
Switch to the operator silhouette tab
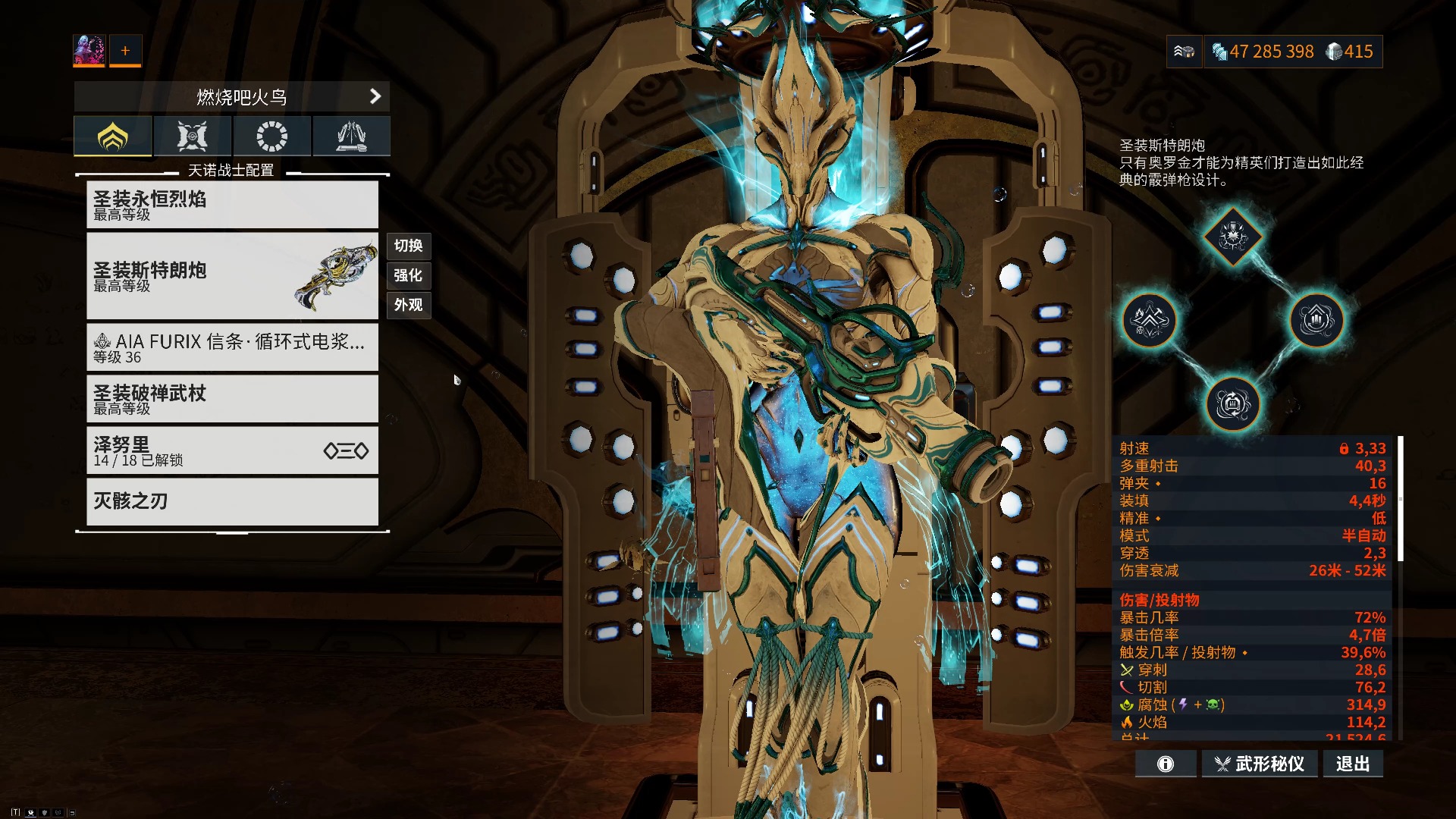pos(351,136)
